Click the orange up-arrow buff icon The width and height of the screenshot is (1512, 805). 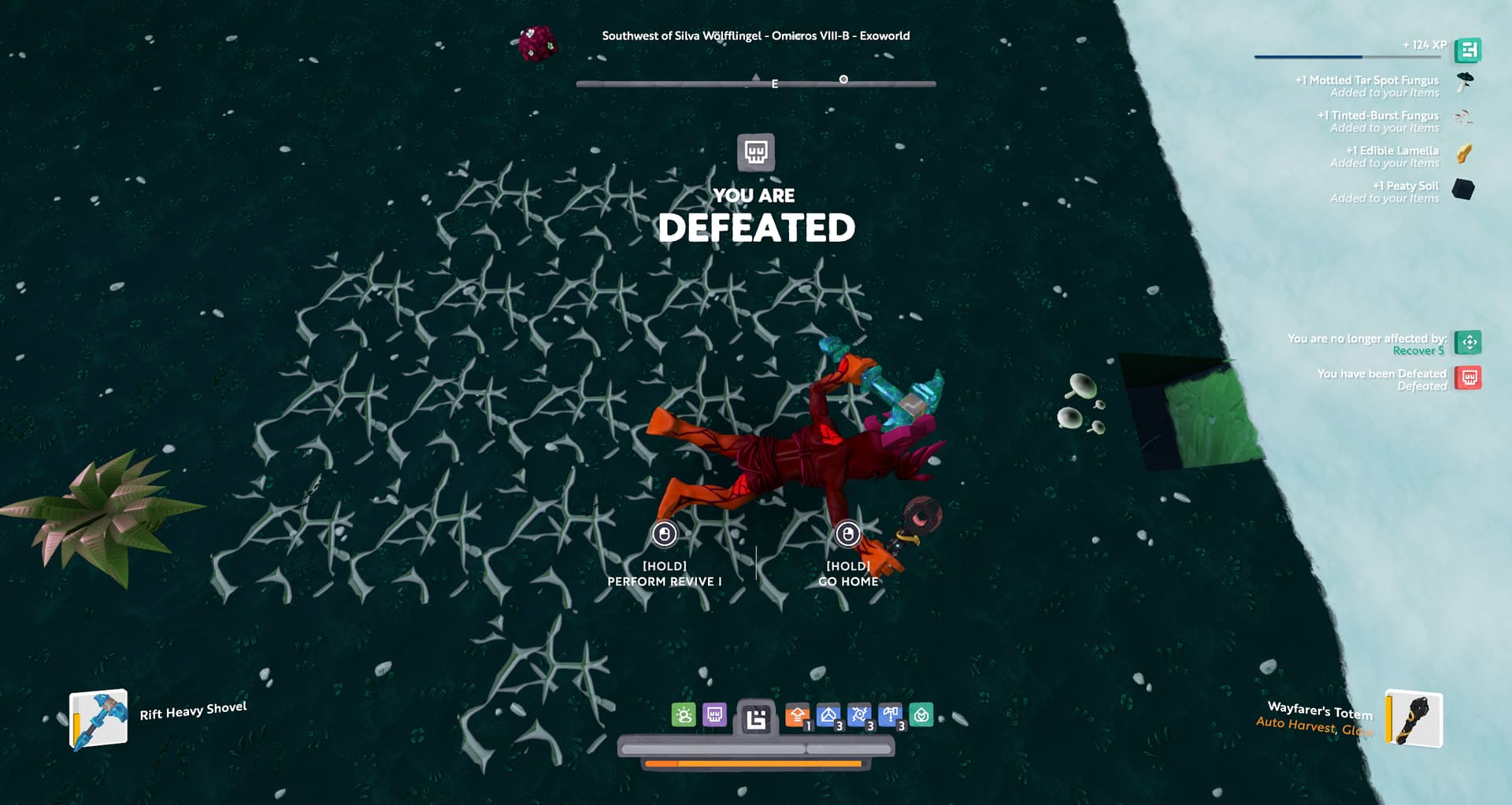(797, 716)
